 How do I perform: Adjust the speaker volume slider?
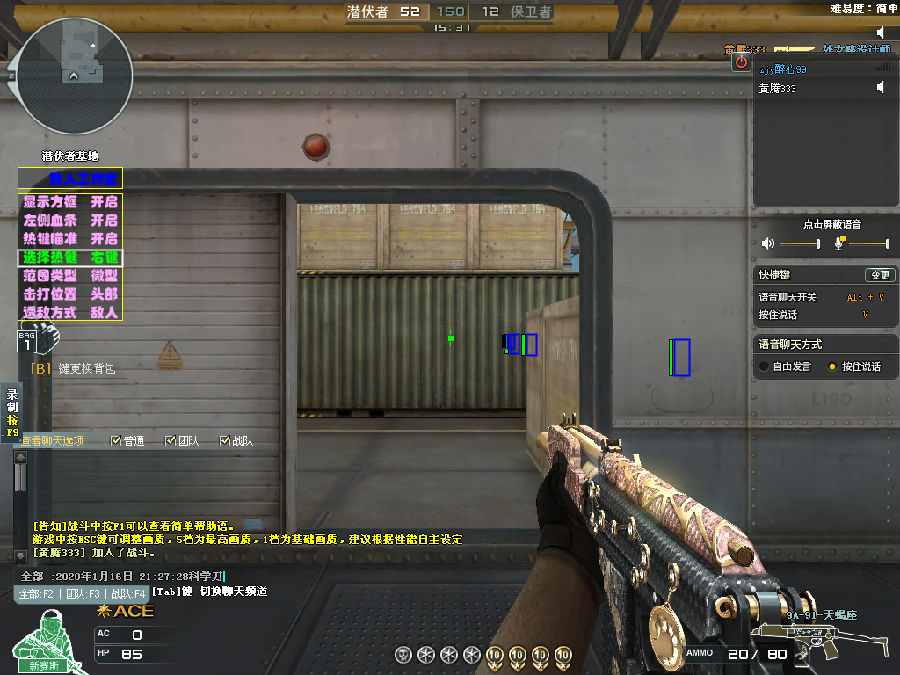coord(800,244)
